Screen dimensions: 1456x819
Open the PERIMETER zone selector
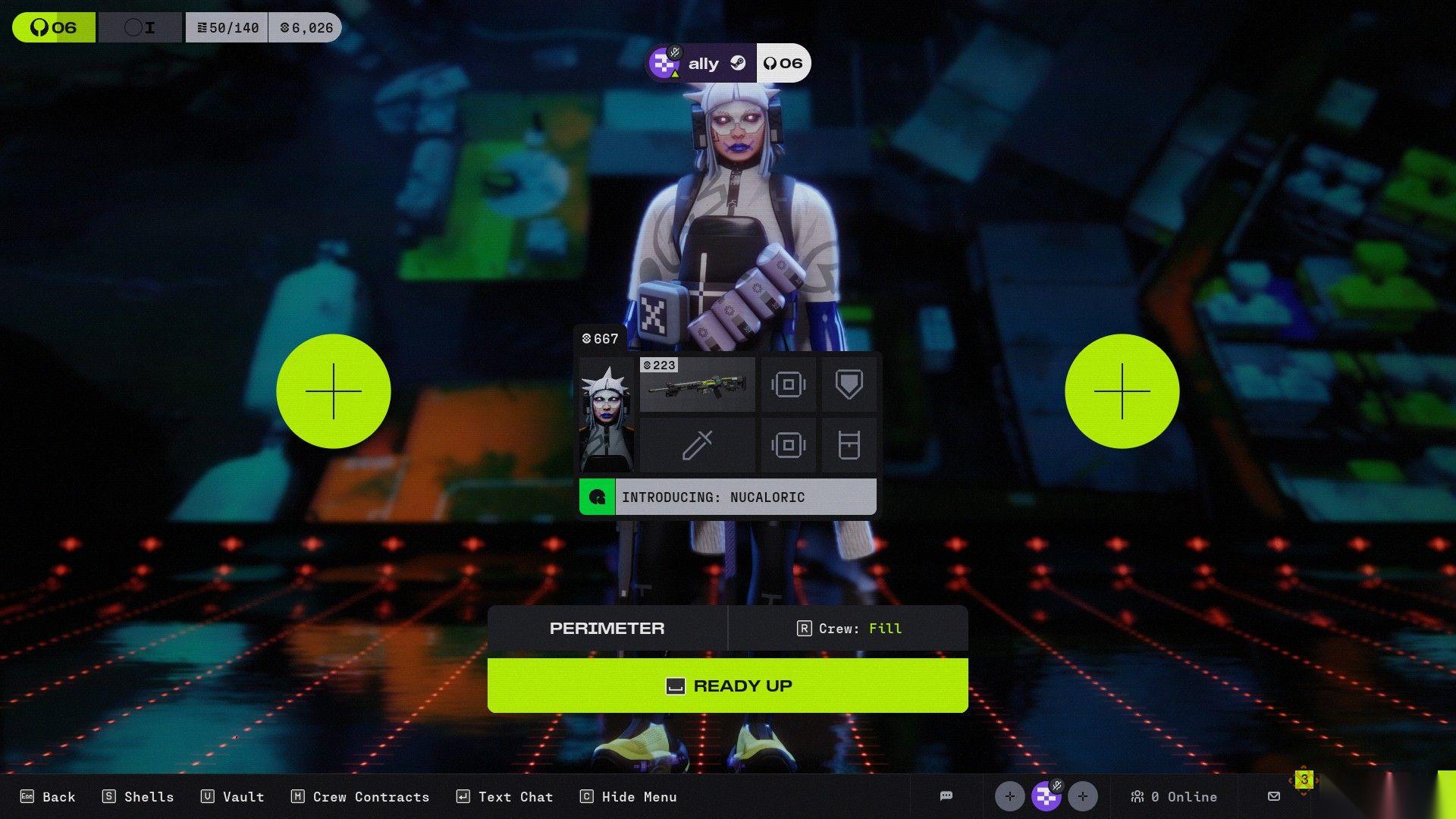pos(607,628)
